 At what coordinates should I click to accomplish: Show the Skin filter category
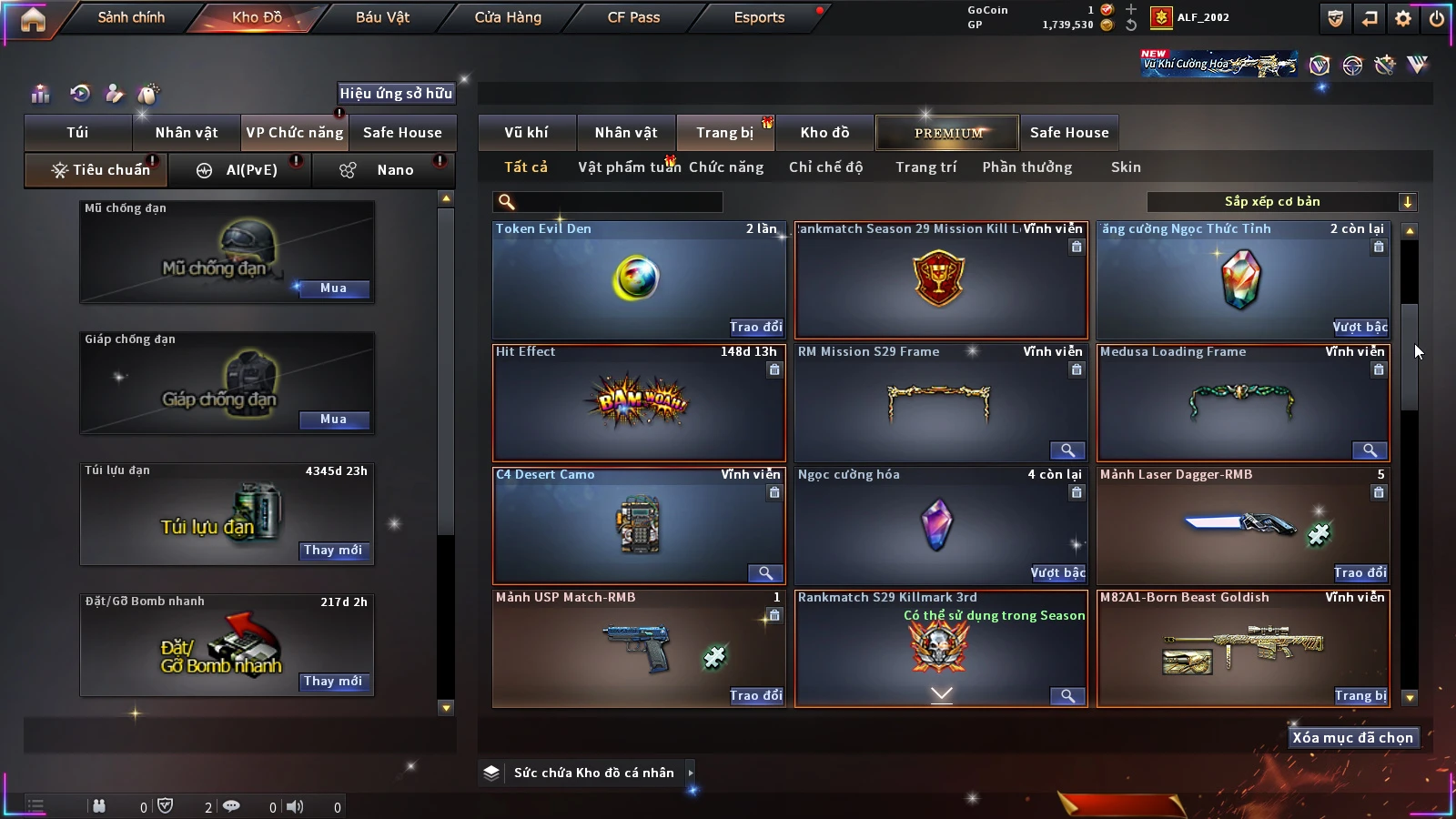pos(1126,167)
